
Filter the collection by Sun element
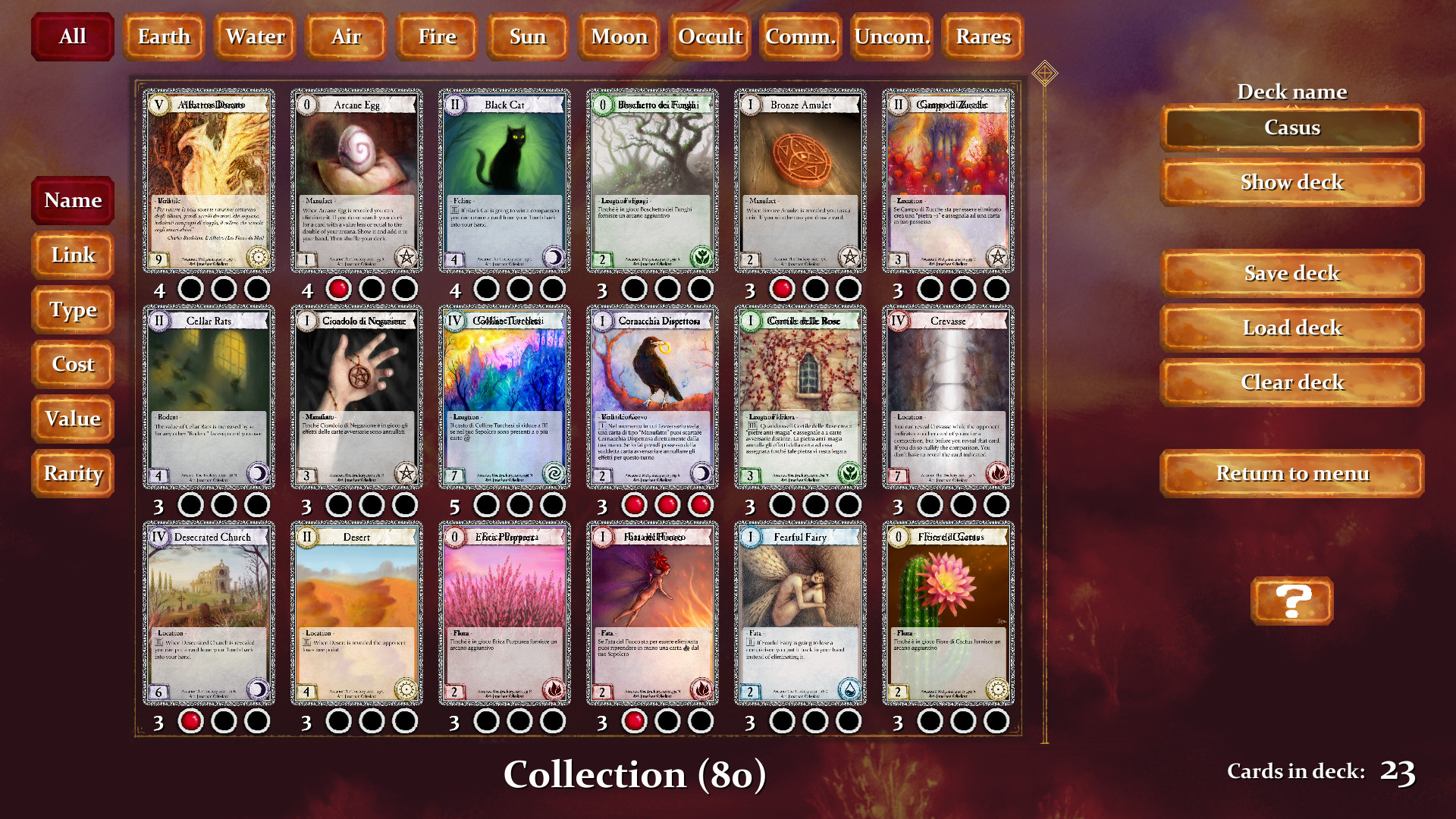click(528, 36)
